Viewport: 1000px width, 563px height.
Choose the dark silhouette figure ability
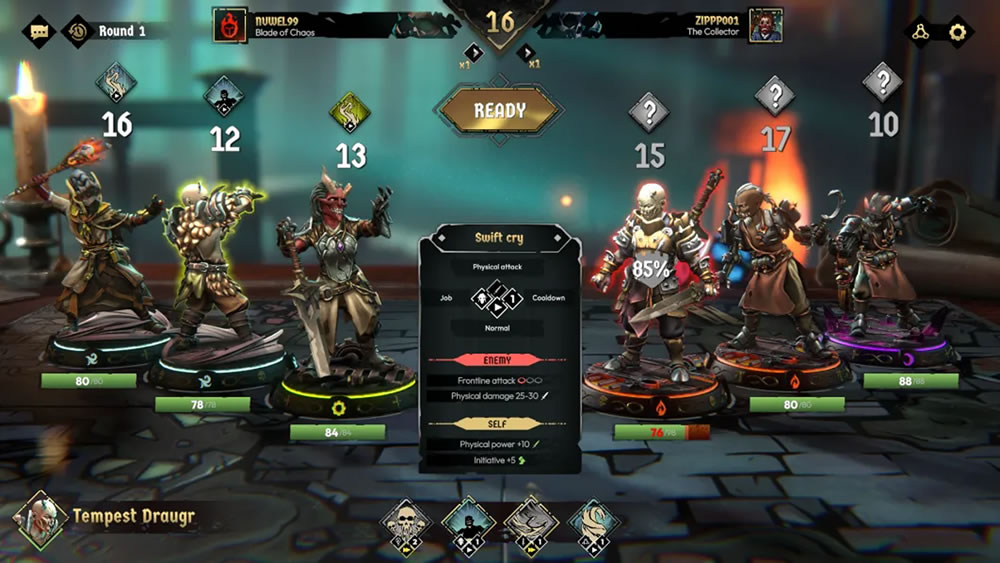[468, 522]
